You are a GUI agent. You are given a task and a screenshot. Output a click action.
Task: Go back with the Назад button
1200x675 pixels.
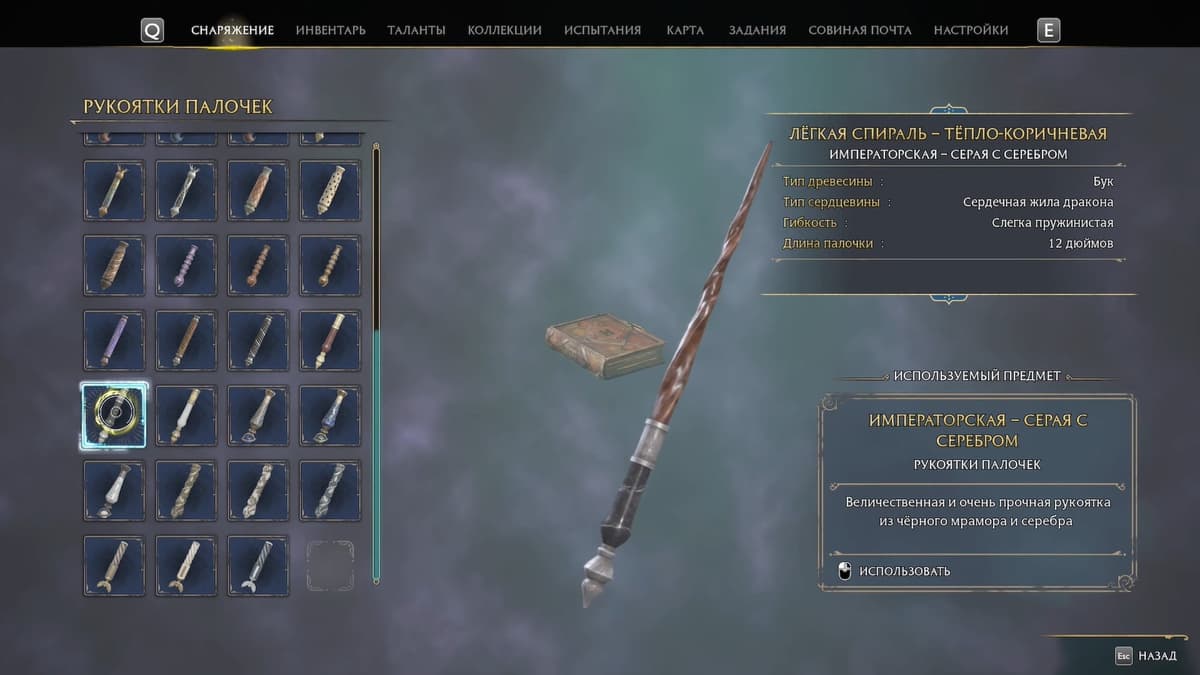pyautogui.click(x=1147, y=656)
